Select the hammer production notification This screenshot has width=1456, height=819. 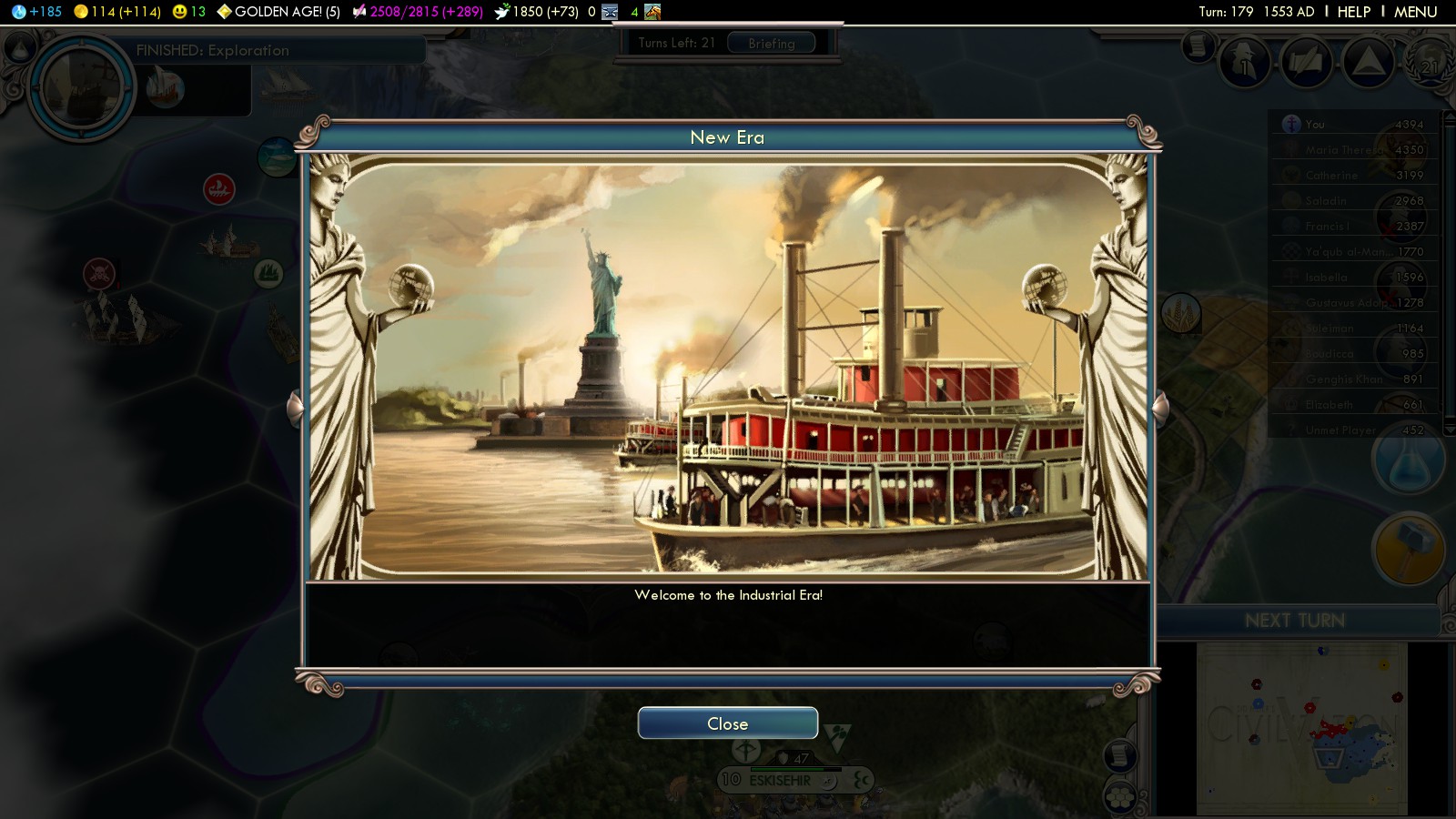point(1408,549)
